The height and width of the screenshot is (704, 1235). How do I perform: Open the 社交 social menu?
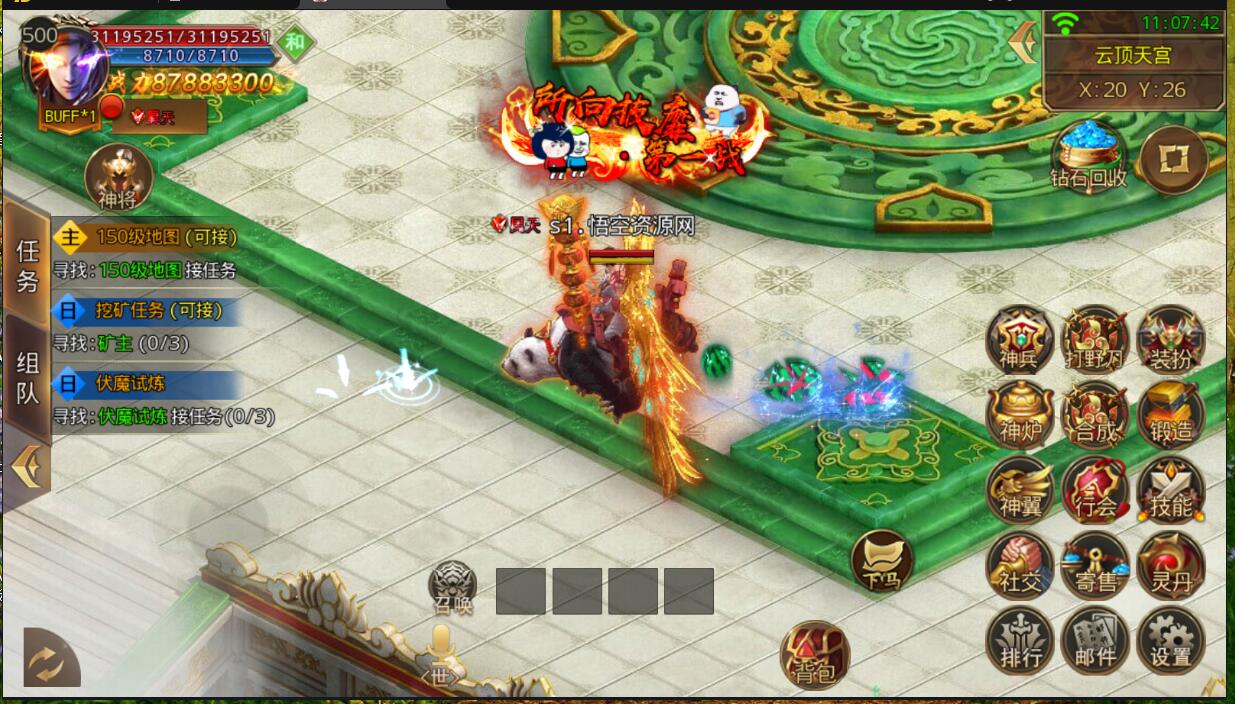pos(1020,565)
